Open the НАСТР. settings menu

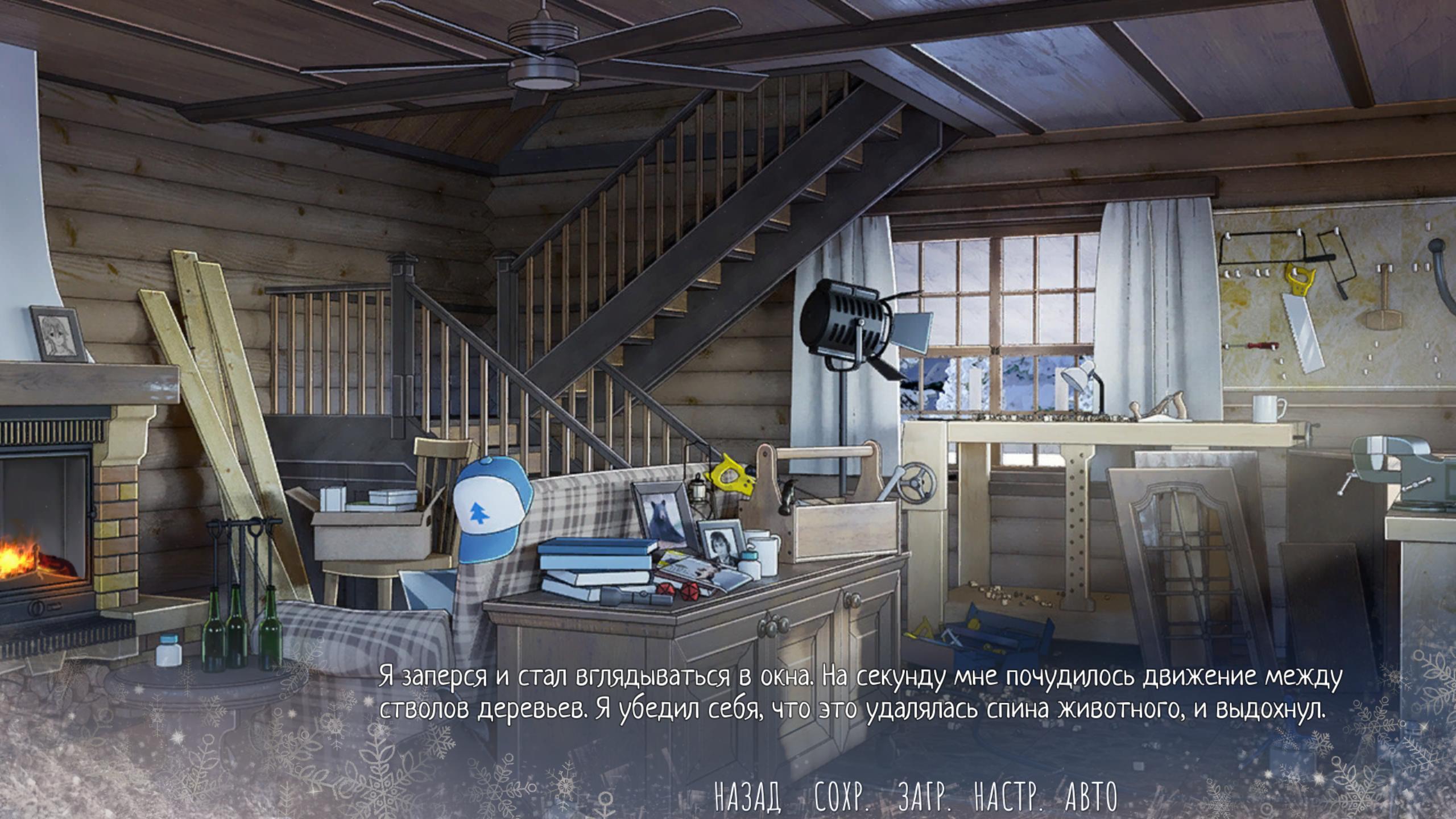pos(1009,797)
